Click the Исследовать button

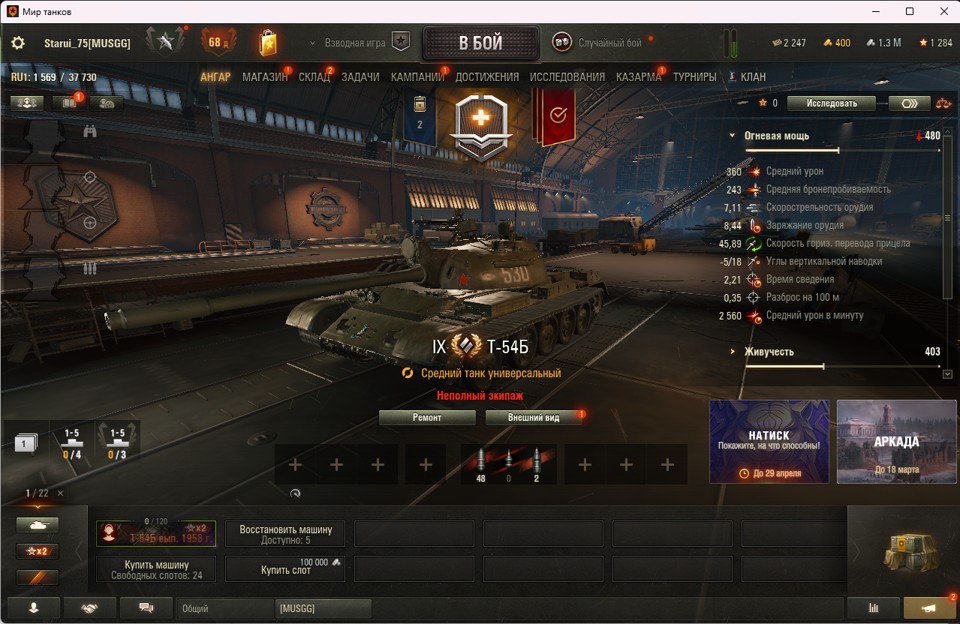831,103
